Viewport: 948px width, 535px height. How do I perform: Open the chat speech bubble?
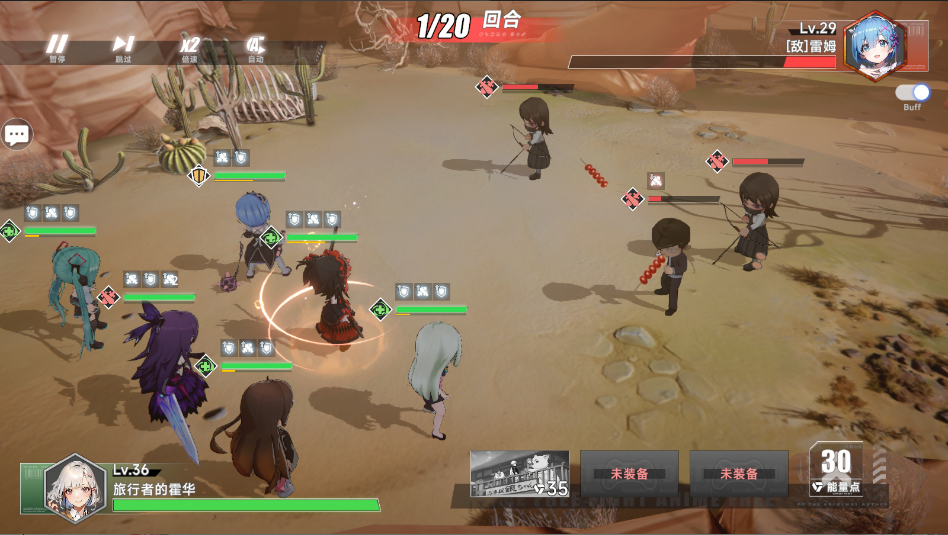coord(17,133)
